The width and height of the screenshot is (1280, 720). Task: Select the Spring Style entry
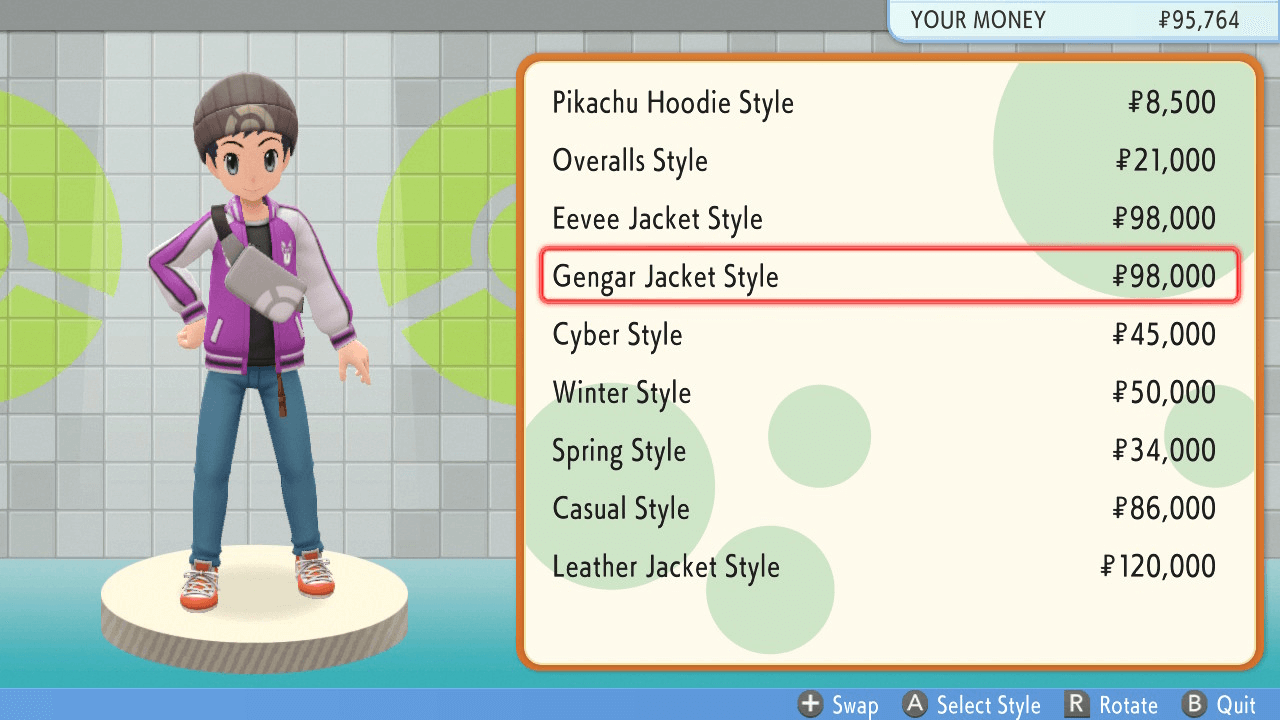click(619, 450)
